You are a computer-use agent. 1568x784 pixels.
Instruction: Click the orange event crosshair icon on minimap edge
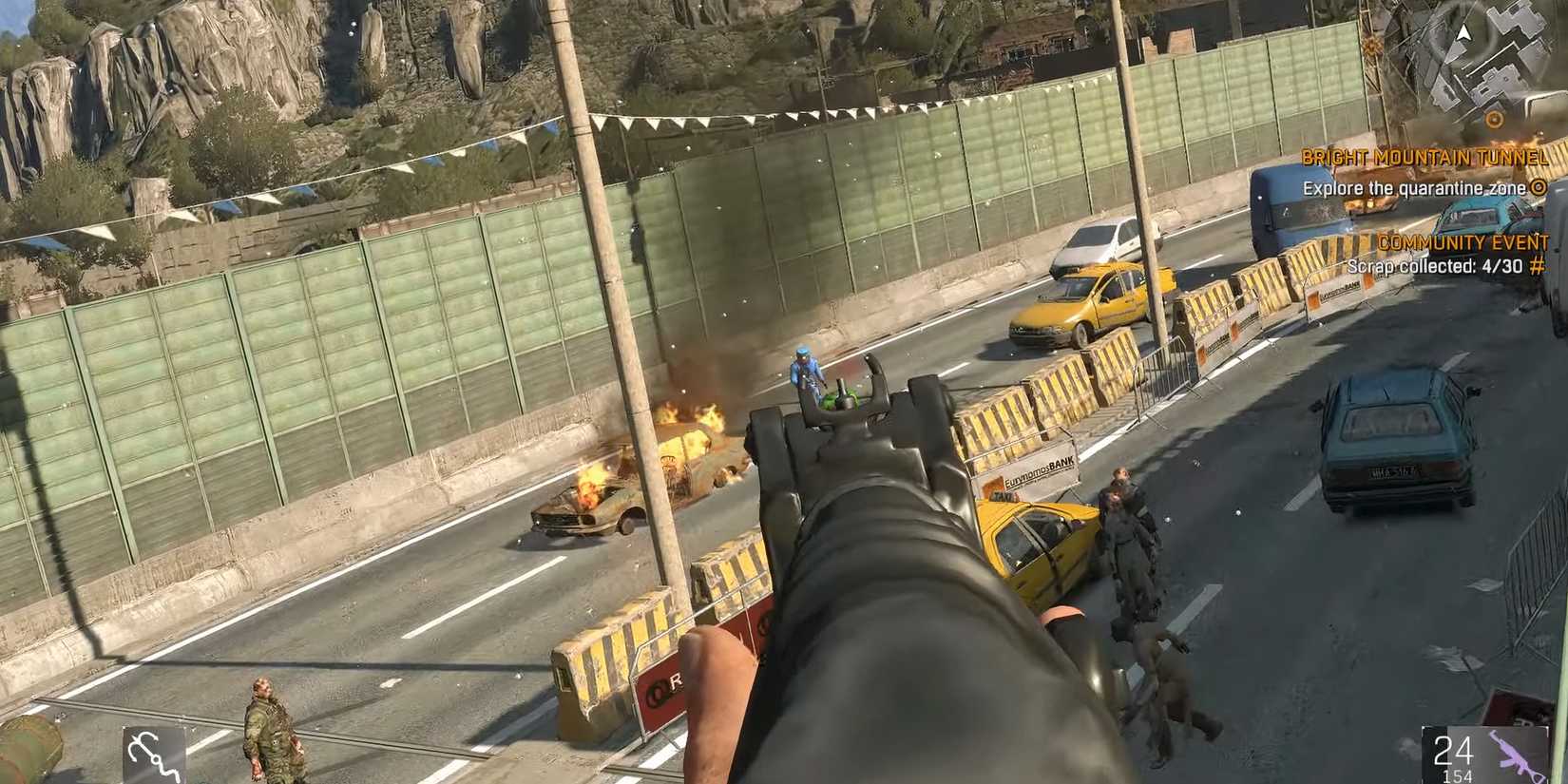(1371, 45)
